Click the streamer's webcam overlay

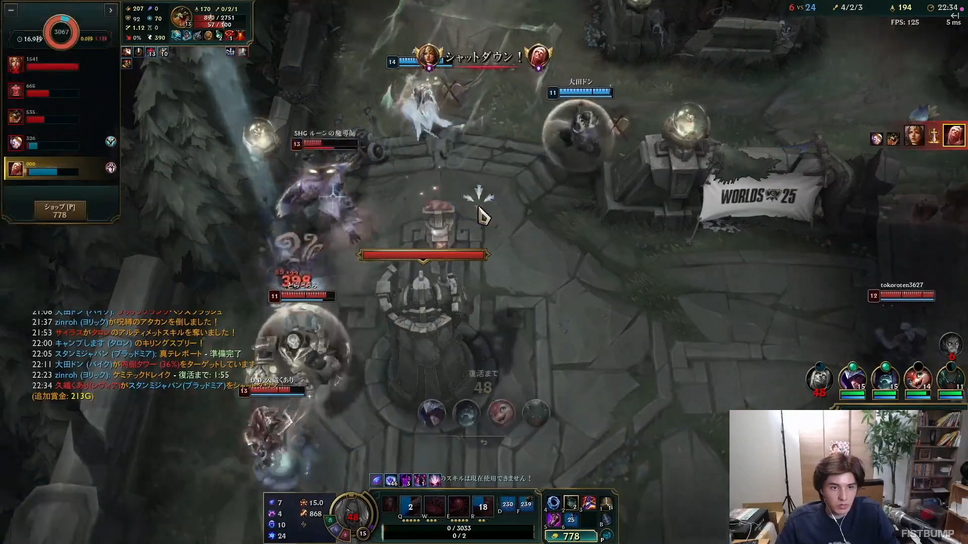click(x=848, y=476)
